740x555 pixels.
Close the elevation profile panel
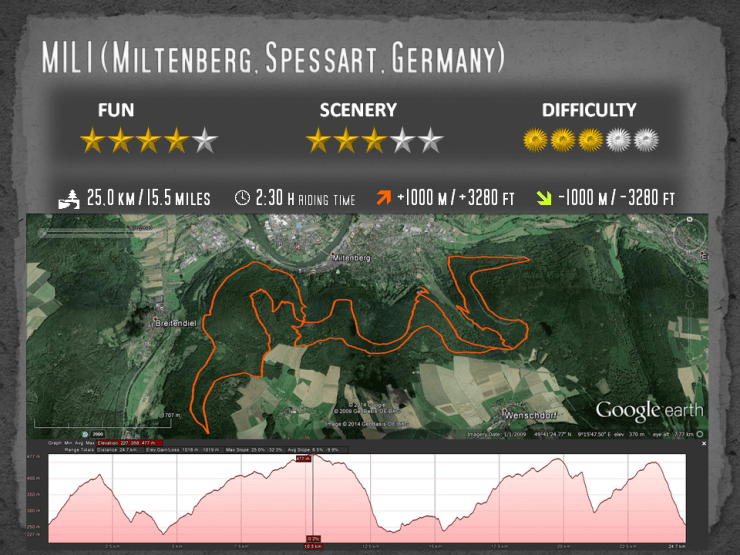click(x=705, y=443)
